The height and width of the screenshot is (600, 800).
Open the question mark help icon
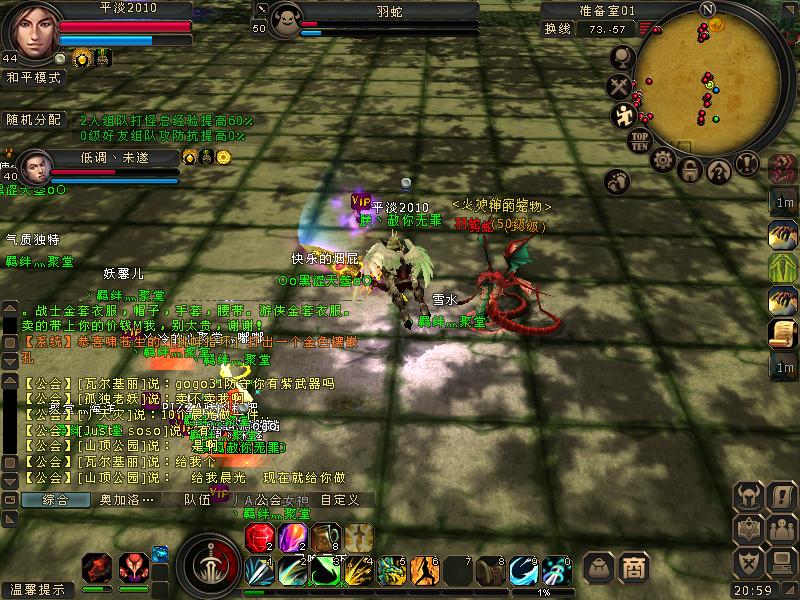point(719,171)
